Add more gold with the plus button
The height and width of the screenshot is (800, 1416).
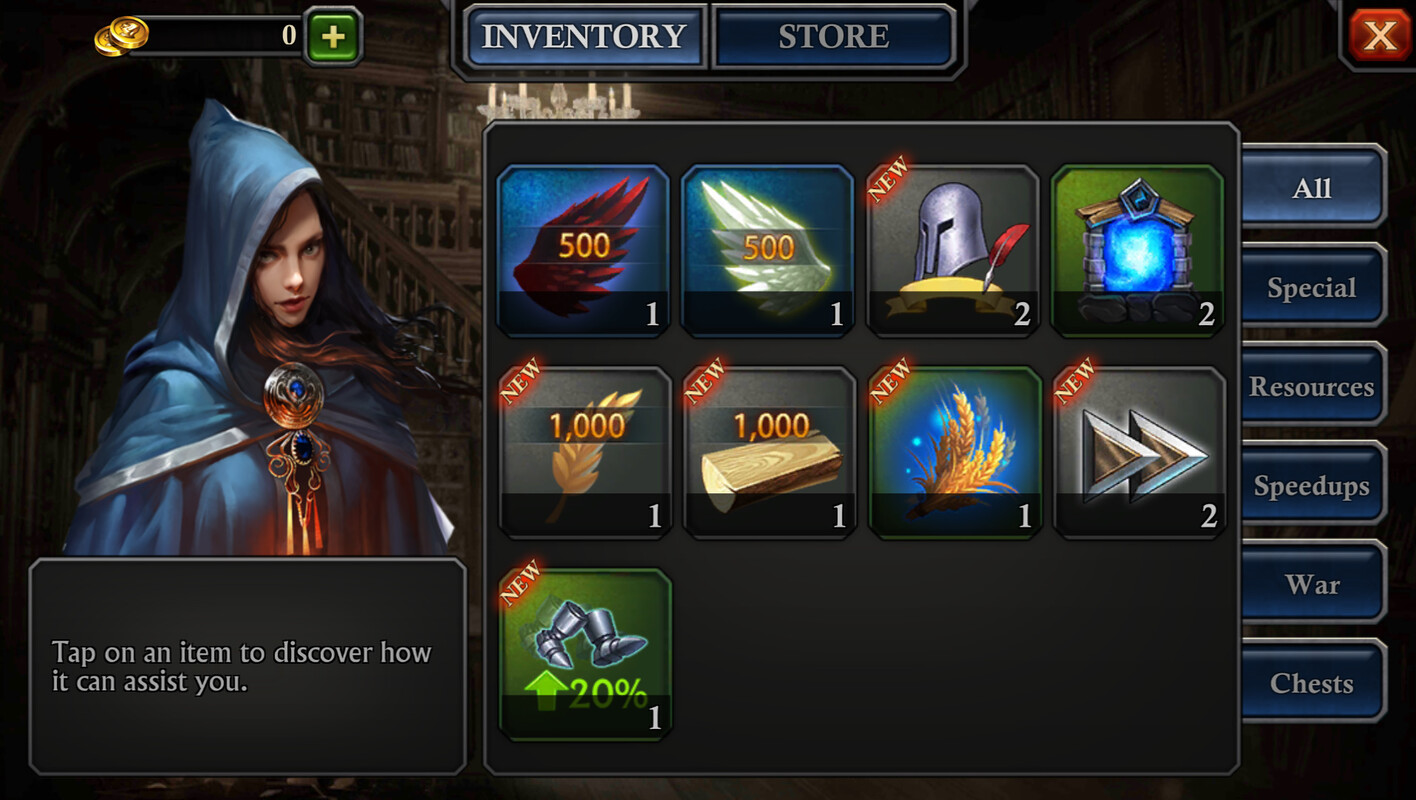pyautogui.click(x=333, y=37)
